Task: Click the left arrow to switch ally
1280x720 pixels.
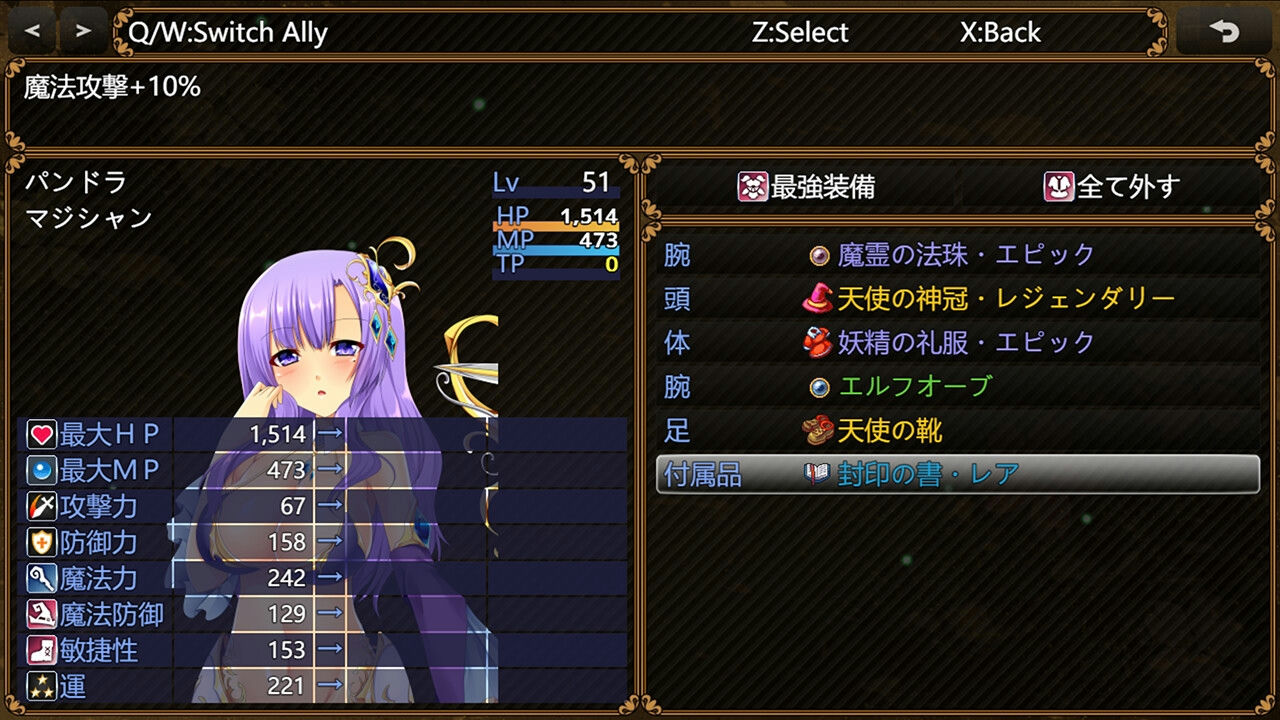Action: click(32, 31)
